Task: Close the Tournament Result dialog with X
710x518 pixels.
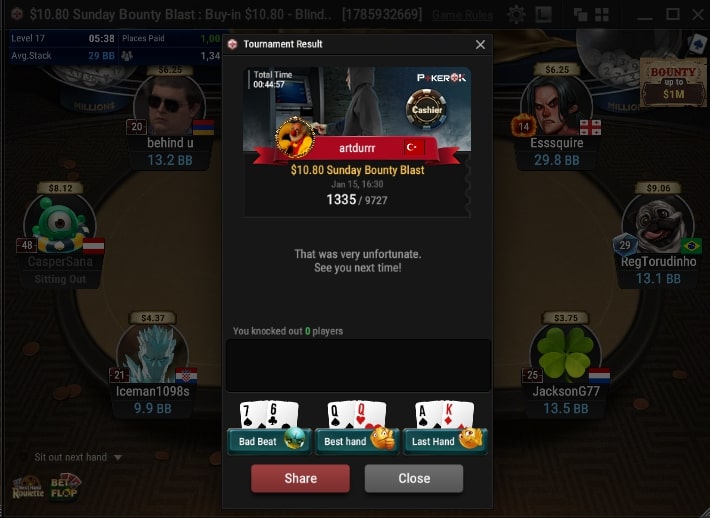Action: 480,45
